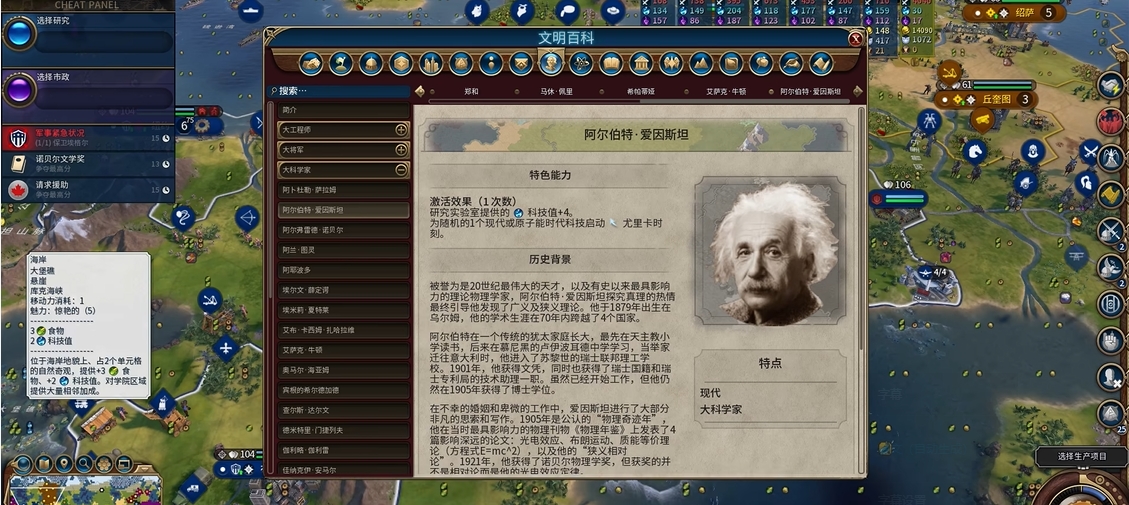Open the 诺贝尔文学奖 competition entry
Viewport: 1129px width, 505px height.
88,163
